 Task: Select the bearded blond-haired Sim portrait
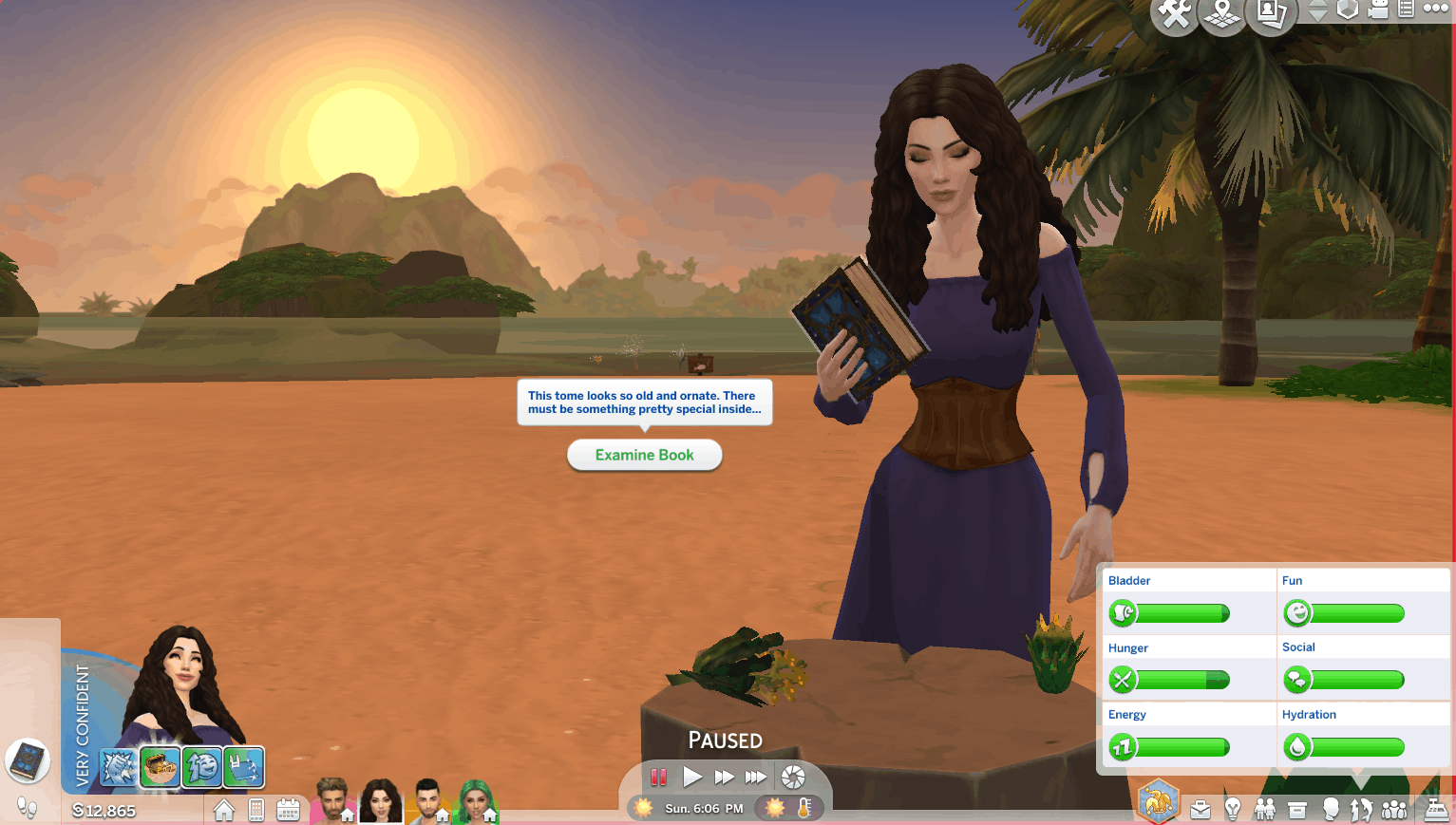(x=331, y=800)
